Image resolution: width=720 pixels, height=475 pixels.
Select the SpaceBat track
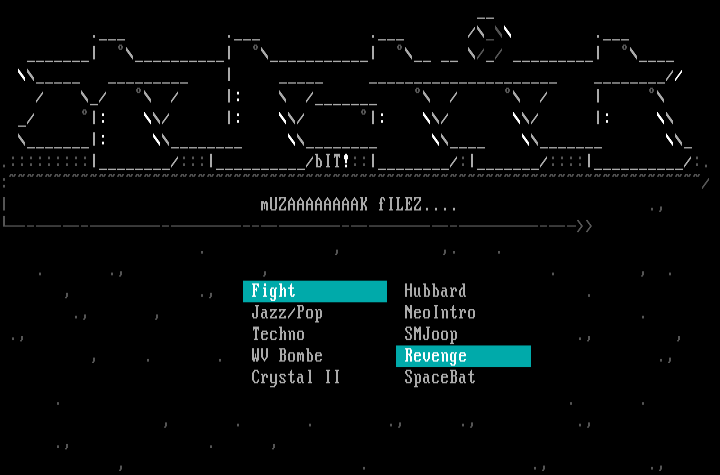click(x=439, y=378)
